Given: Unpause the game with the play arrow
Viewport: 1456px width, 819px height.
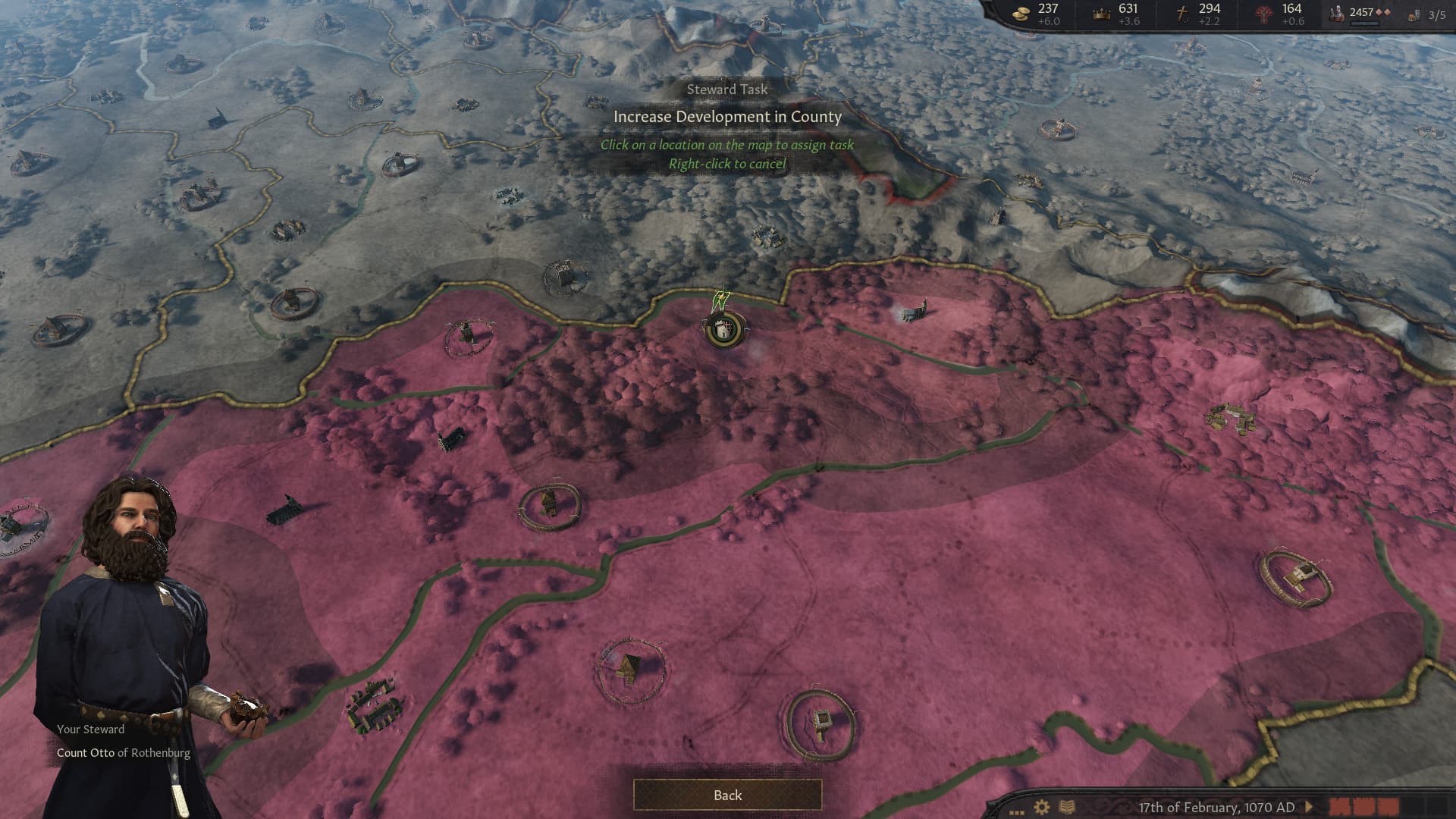Looking at the screenshot, I should 1310,805.
